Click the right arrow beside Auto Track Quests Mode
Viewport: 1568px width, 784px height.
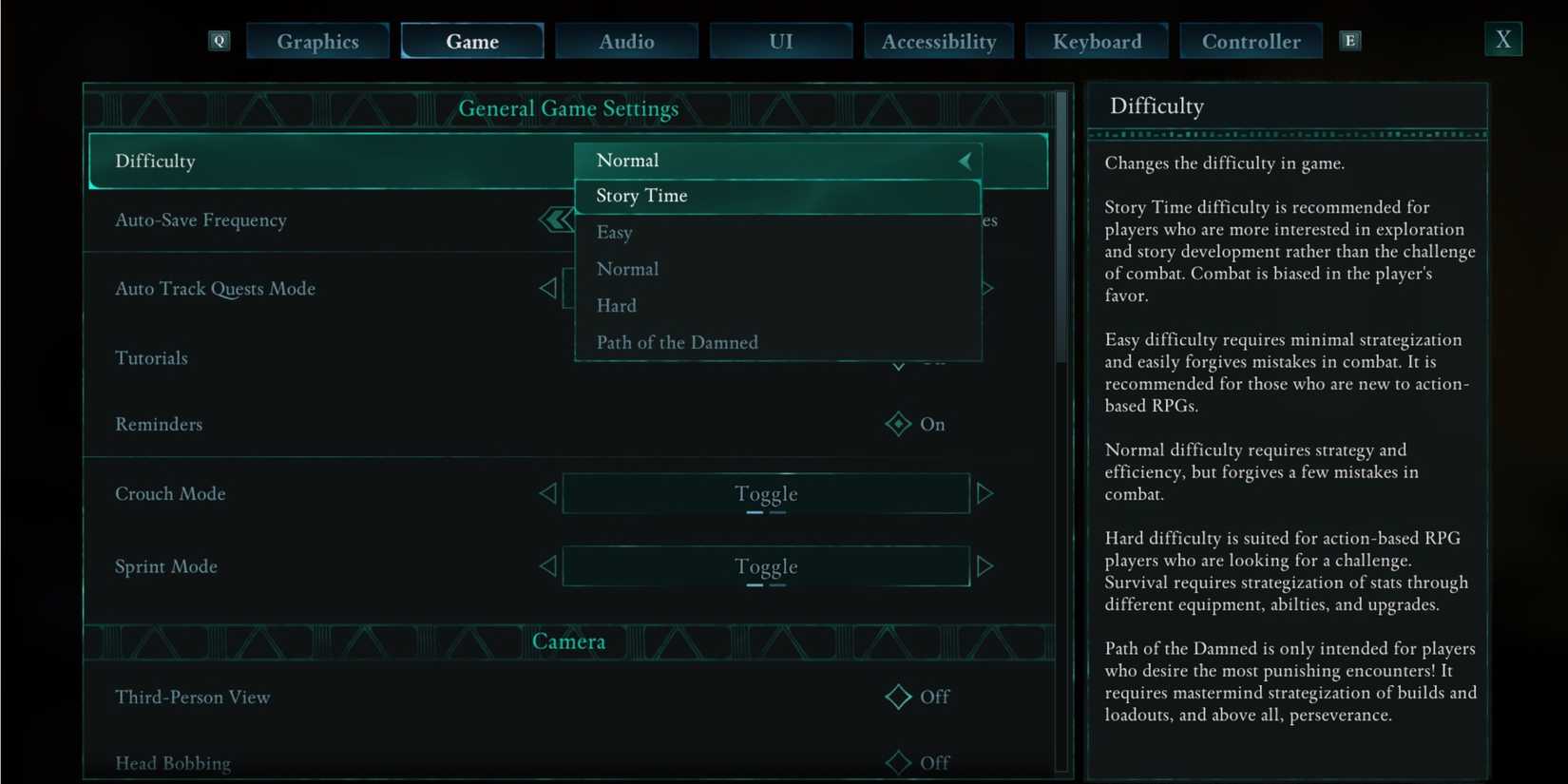point(985,288)
